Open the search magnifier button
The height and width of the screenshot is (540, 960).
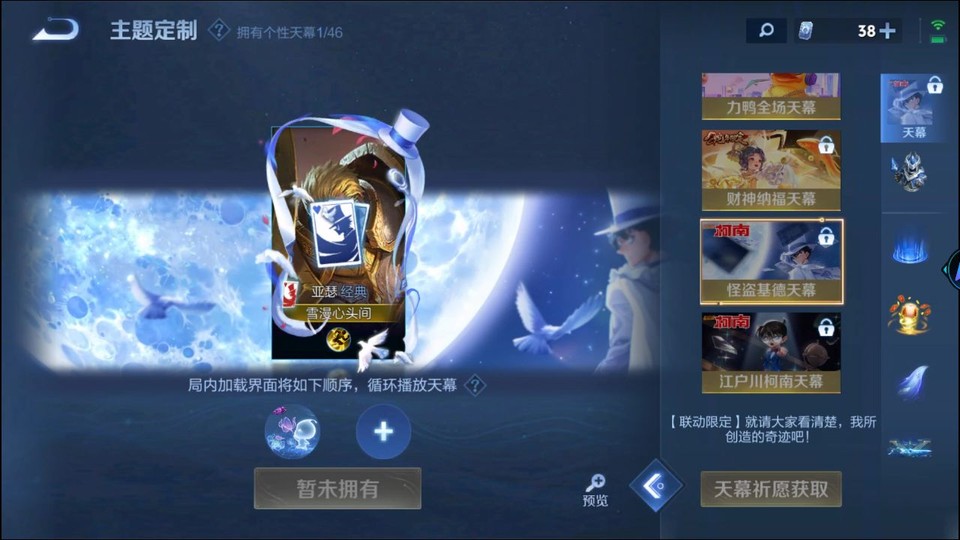click(x=766, y=31)
